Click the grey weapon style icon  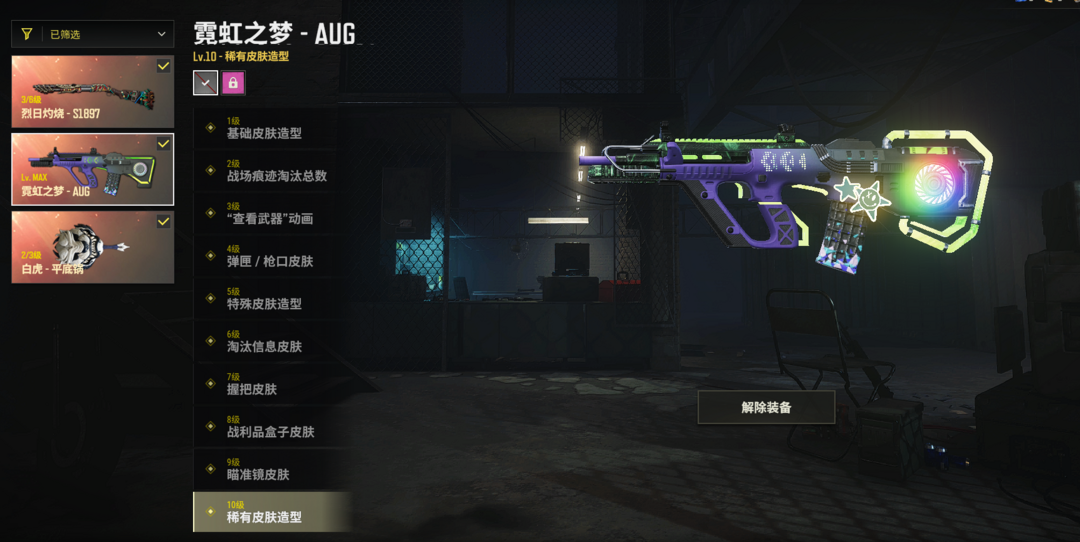pyautogui.click(x=205, y=83)
